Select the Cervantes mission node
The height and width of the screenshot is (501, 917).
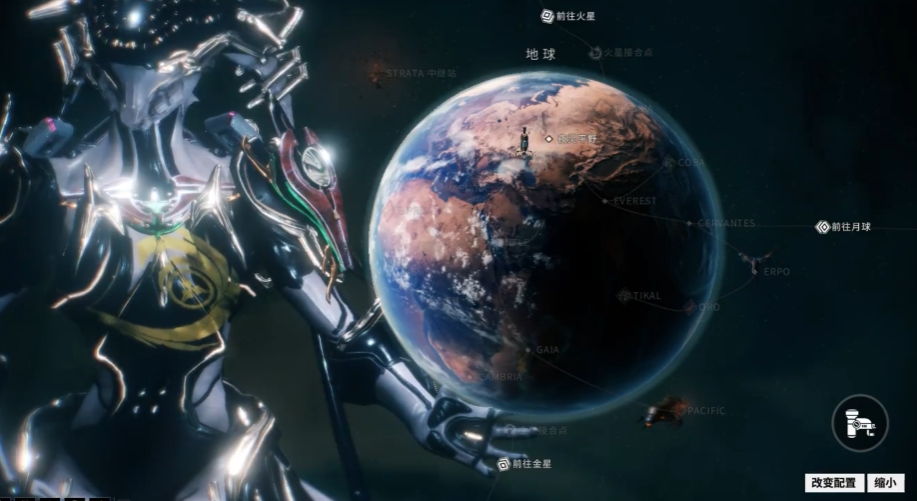coord(690,223)
